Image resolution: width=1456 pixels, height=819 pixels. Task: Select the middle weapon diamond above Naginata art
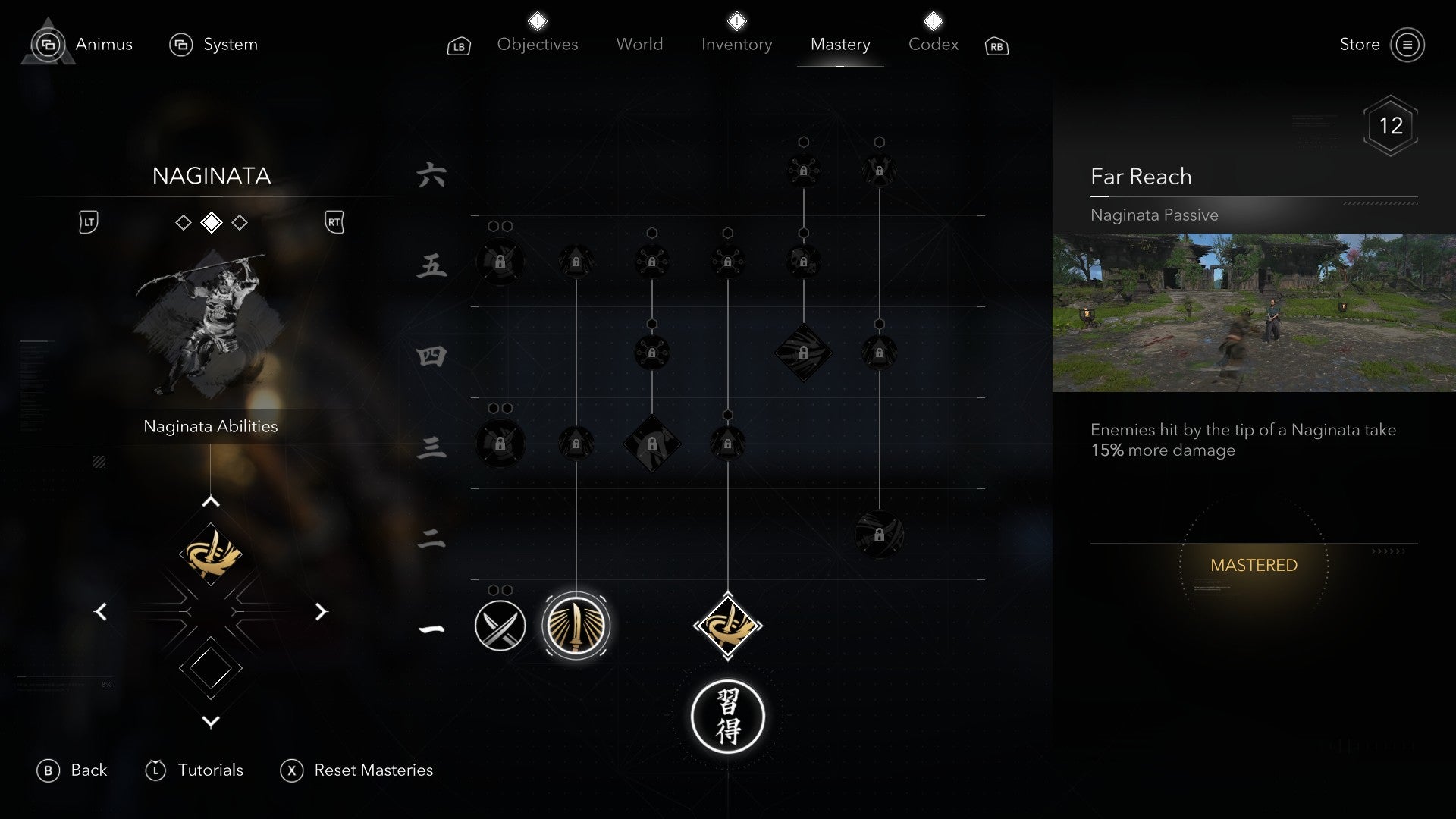coord(211,222)
